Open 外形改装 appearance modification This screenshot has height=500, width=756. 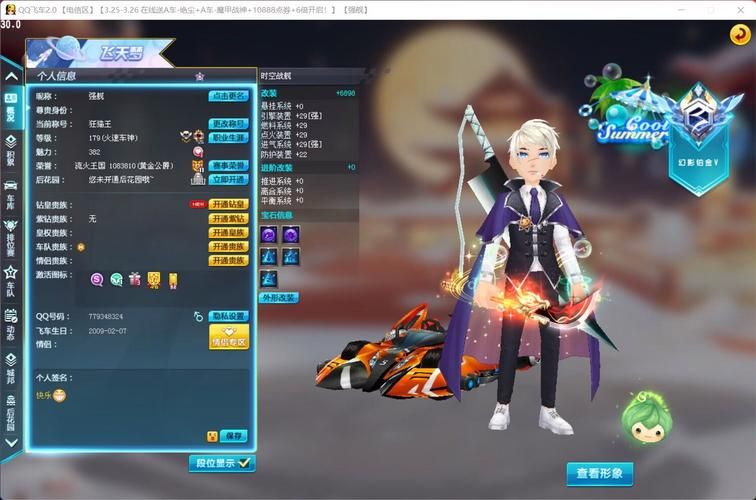coord(278,298)
